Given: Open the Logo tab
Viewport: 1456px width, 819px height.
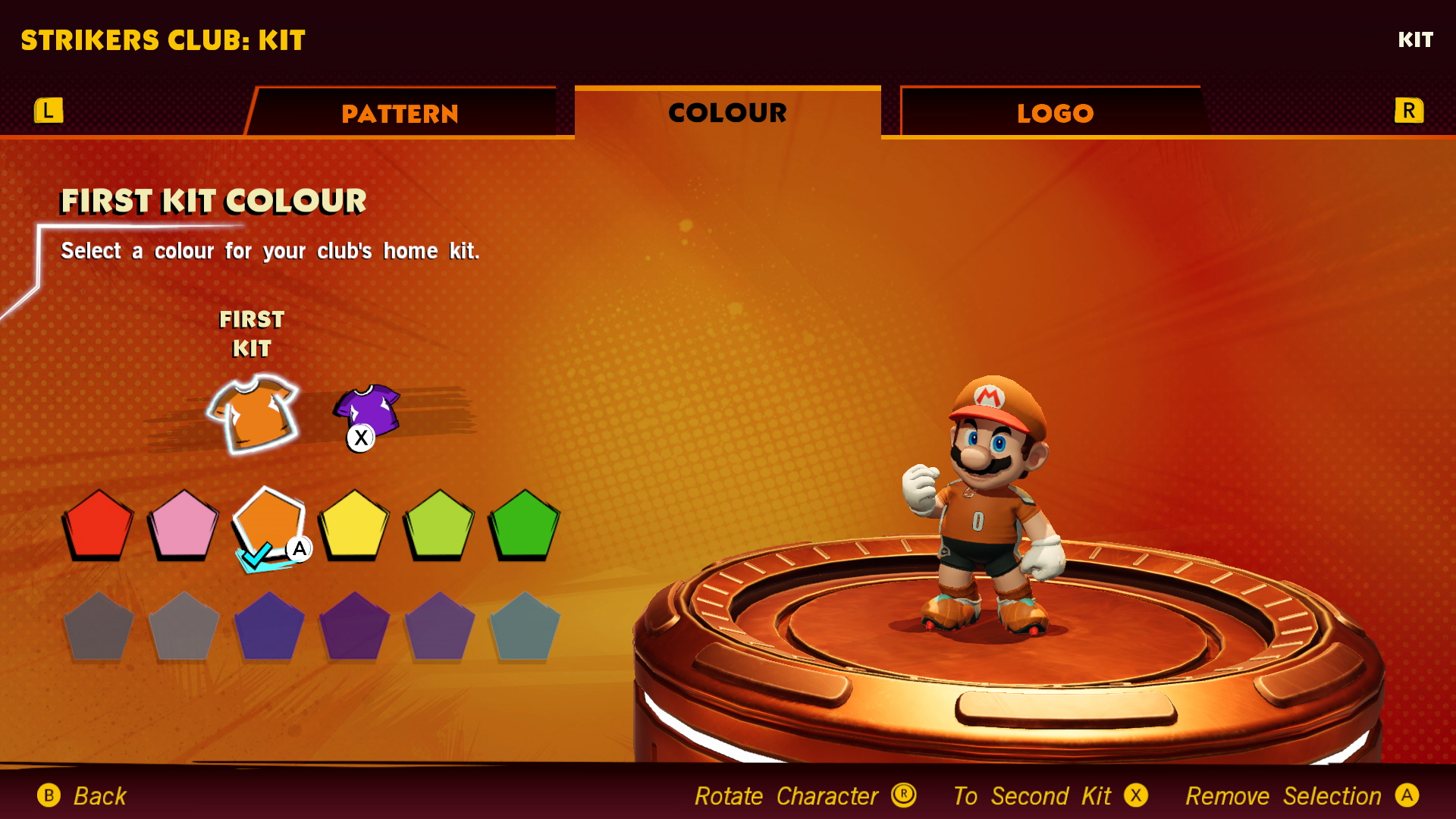Looking at the screenshot, I should [1055, 114].
